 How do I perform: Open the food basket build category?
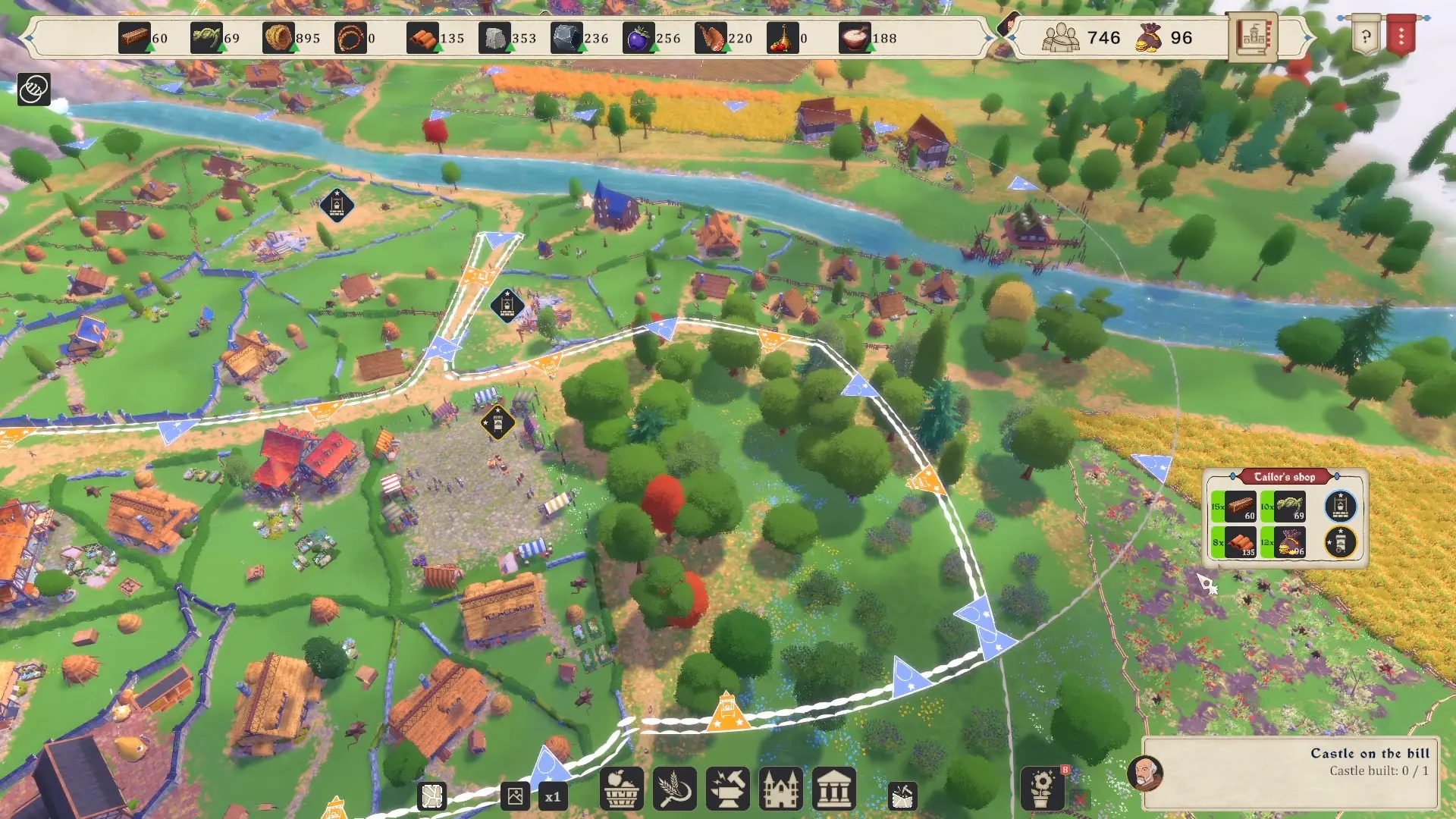621,789
